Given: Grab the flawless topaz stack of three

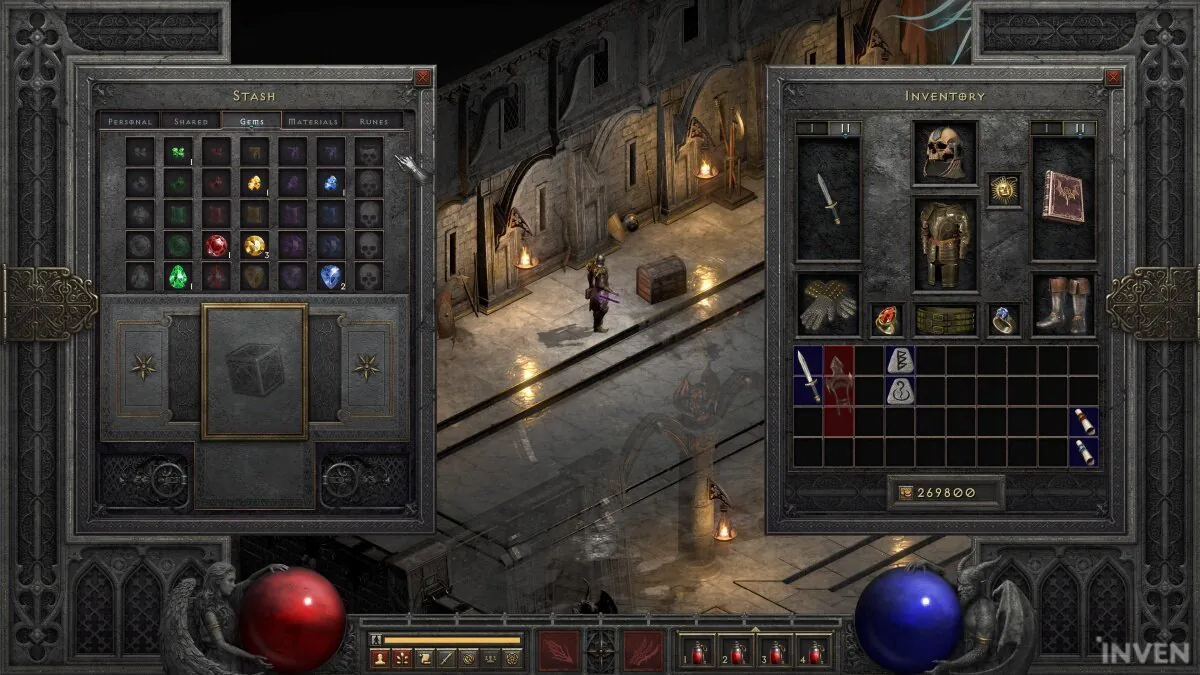Looking at the screenshot, I should click(254, 246).
